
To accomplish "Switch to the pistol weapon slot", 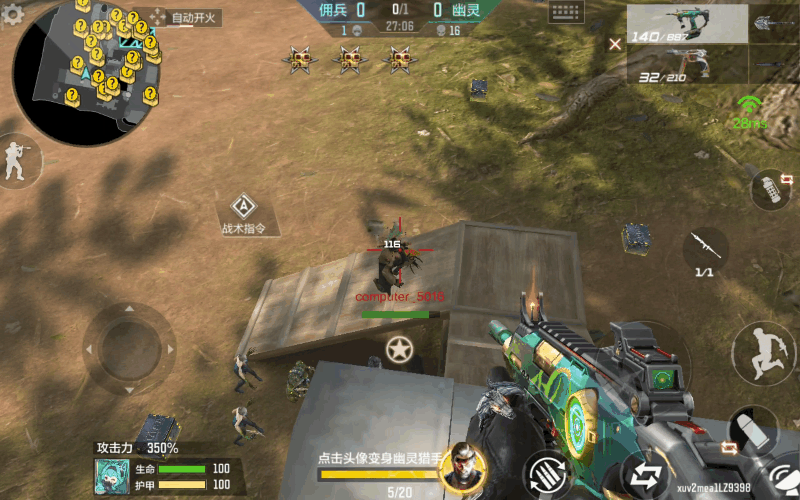I will tap(687, 65).
